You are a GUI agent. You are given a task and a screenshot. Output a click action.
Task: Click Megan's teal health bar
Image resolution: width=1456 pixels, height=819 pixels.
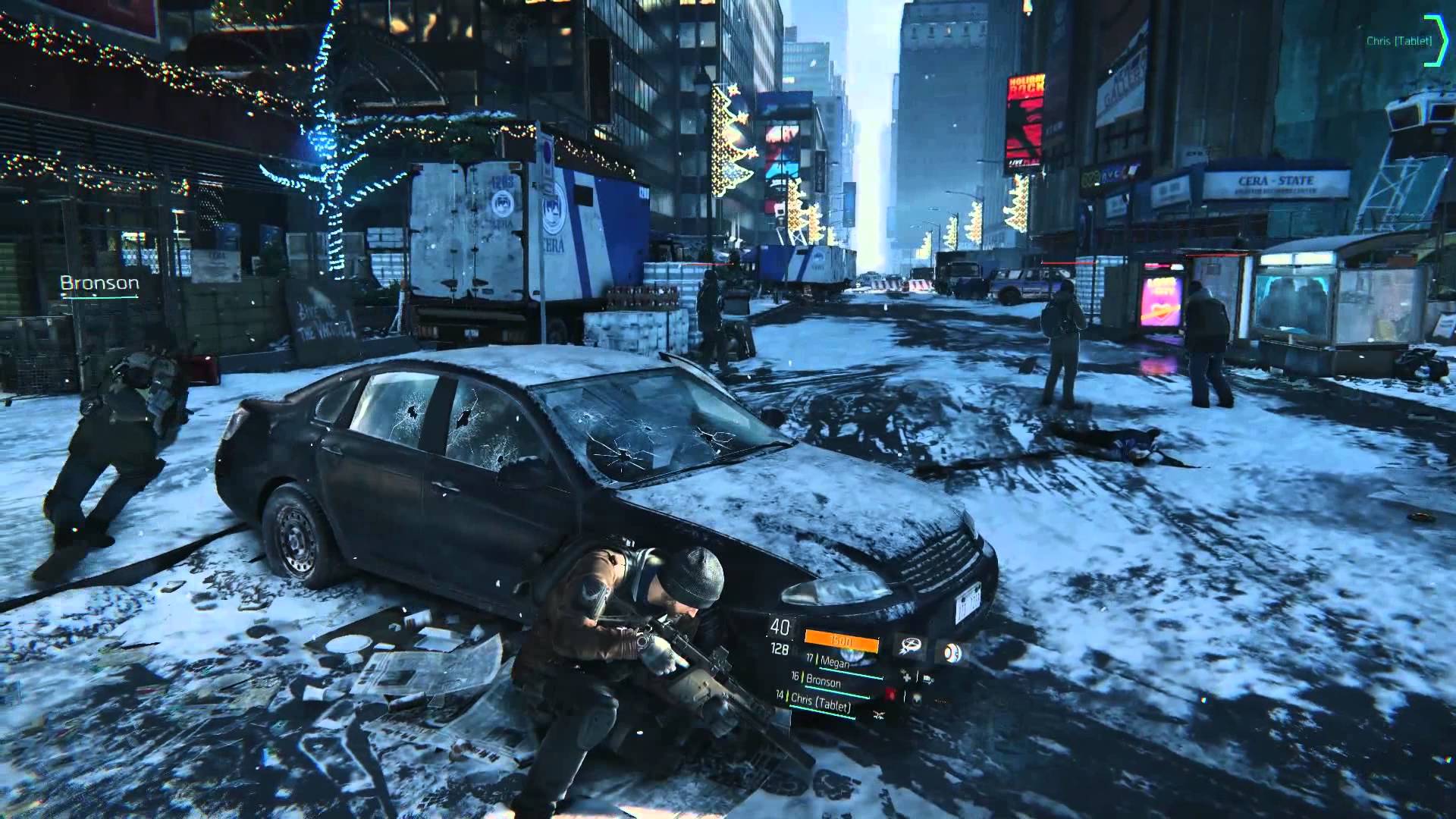tap(851, 673)
